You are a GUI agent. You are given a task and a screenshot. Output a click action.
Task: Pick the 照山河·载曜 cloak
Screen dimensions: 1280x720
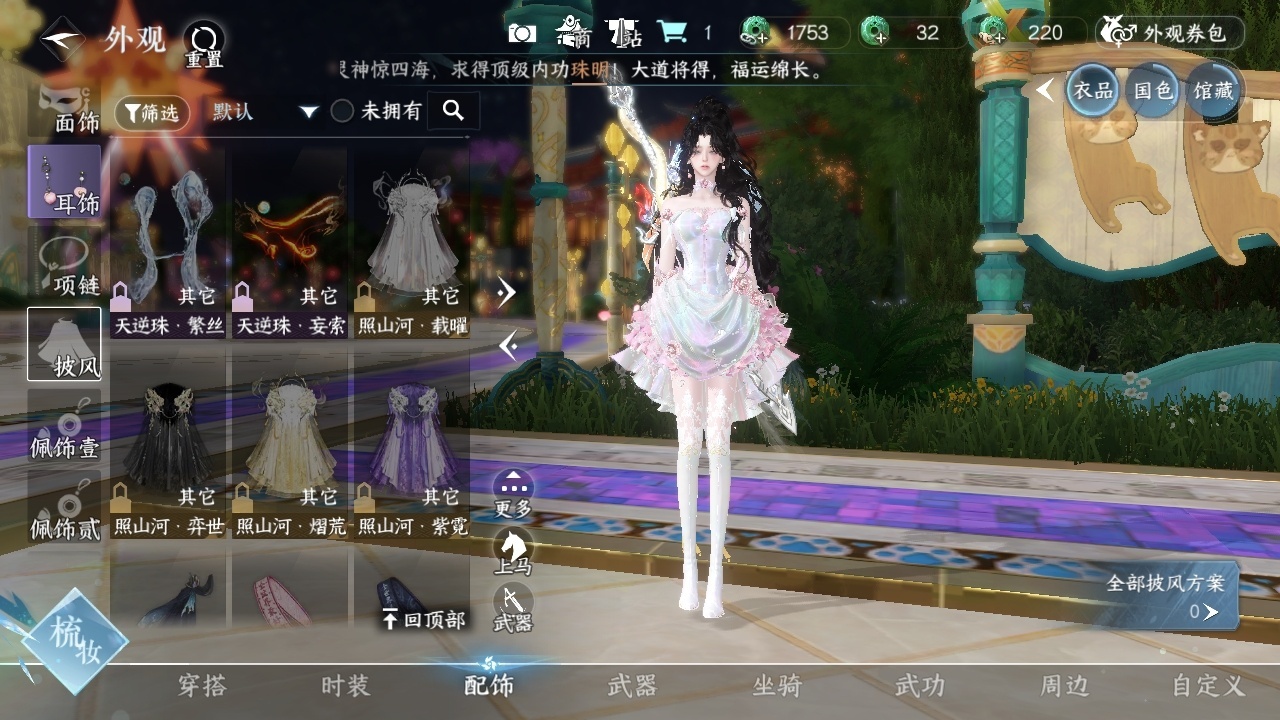pos(412,250)
